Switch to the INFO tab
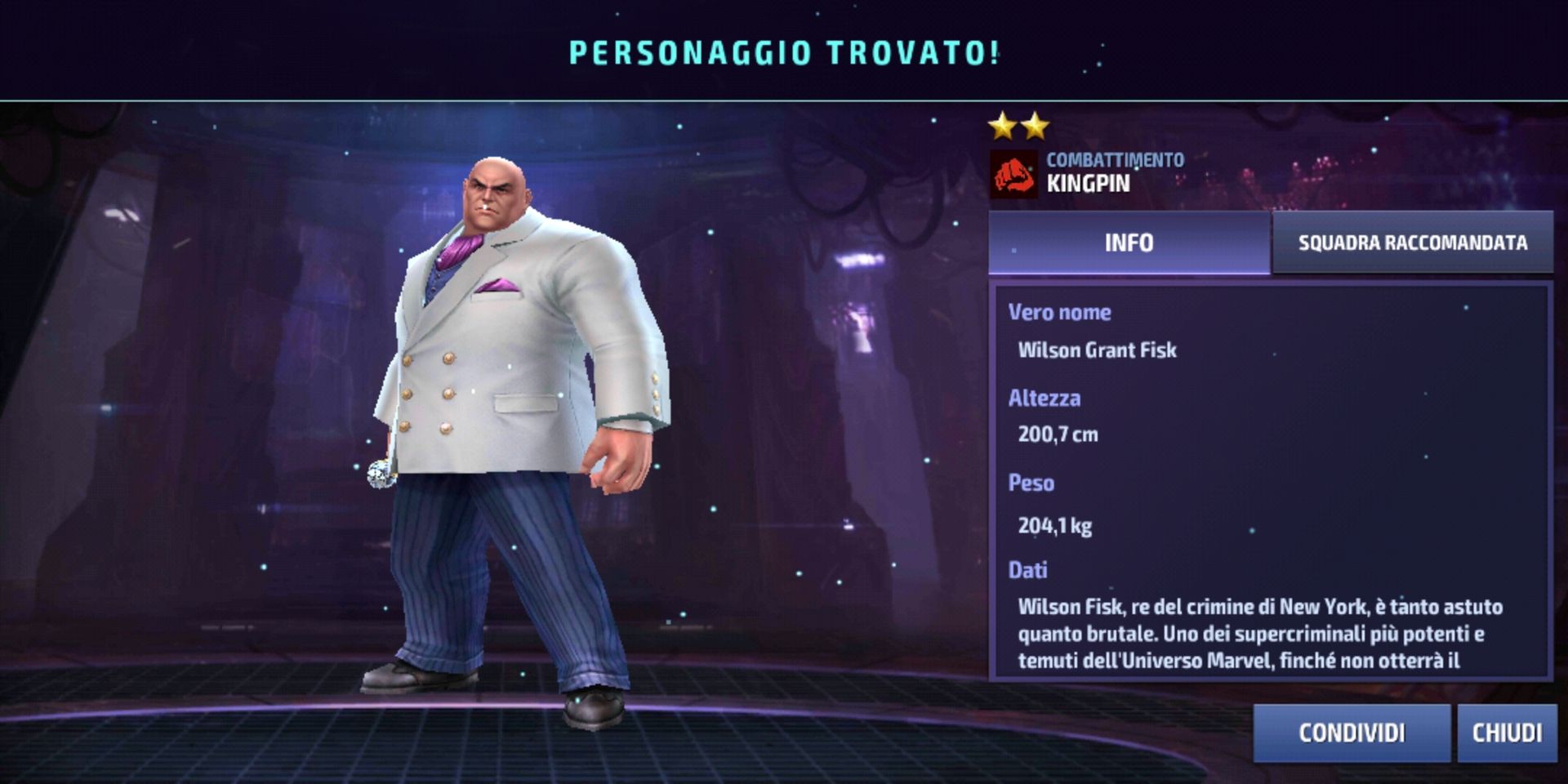Image resolution: width=1568 pixels, height=784 pixels. (1129, 243)
